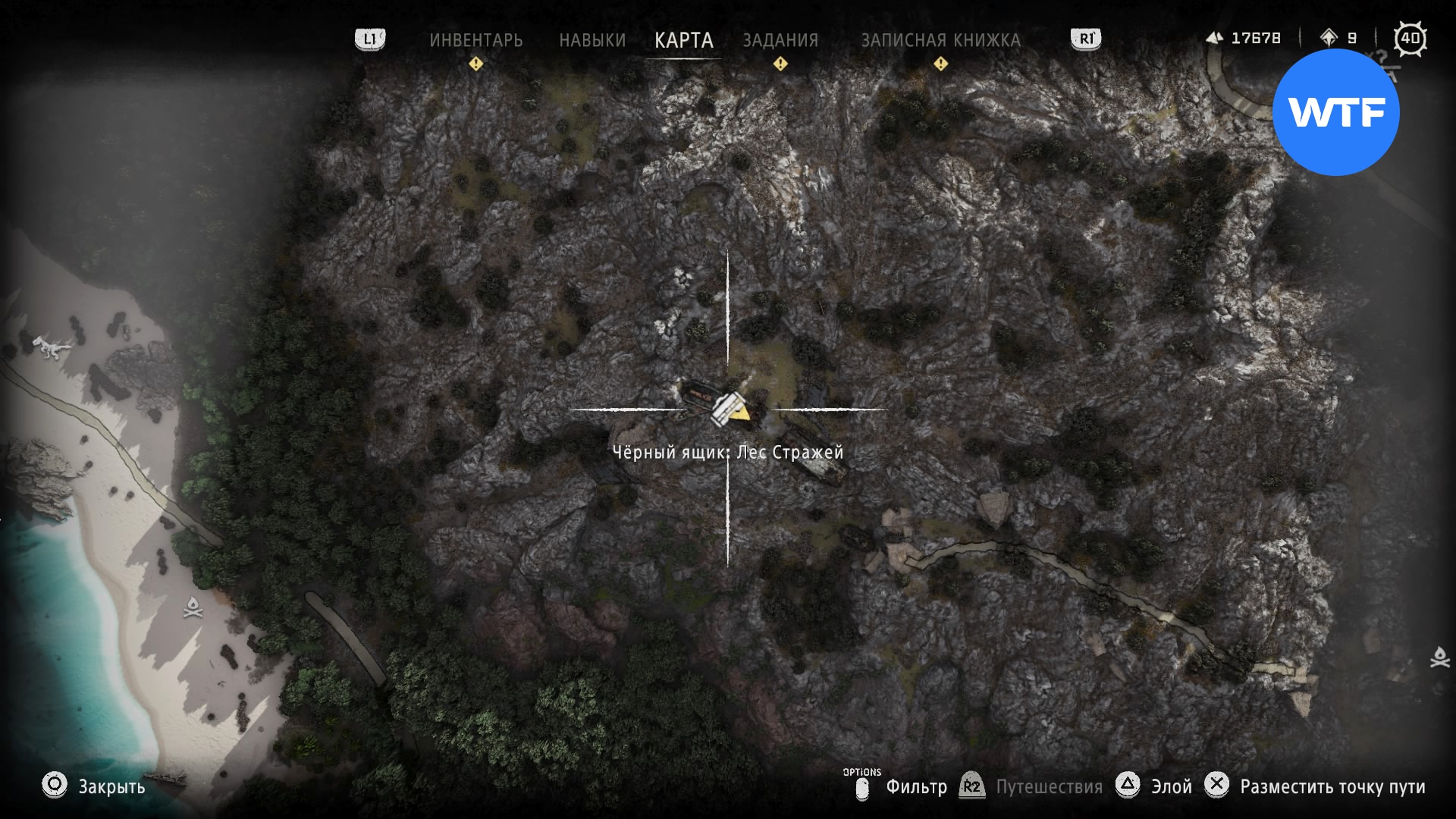Click the Закрыть label to close map
1456x819 pixels.
pyautogui.click(x=111, y=786)
